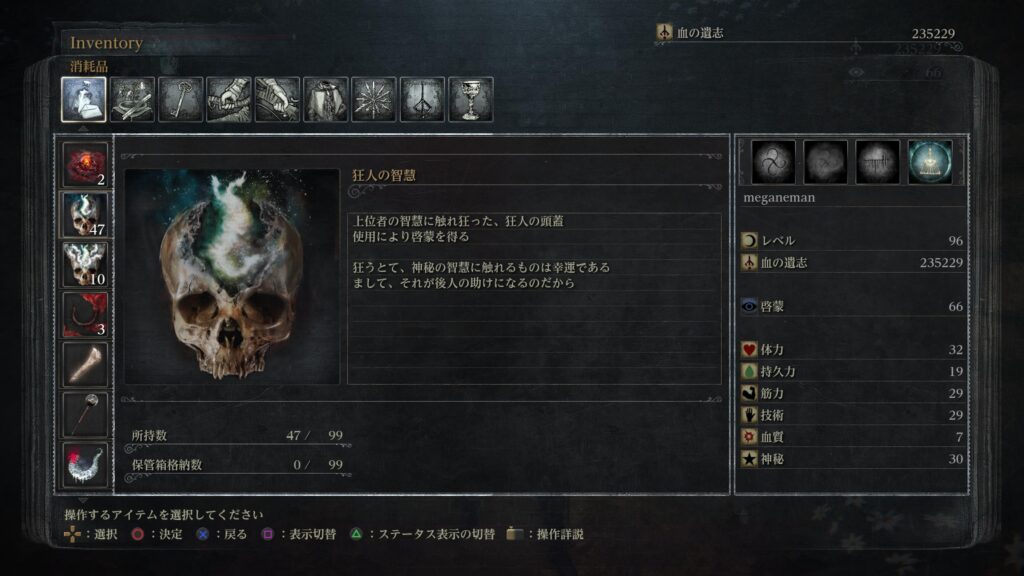Switch to the chalice tab
This screenshot has height=576, width=1024.
pos(470,99)
